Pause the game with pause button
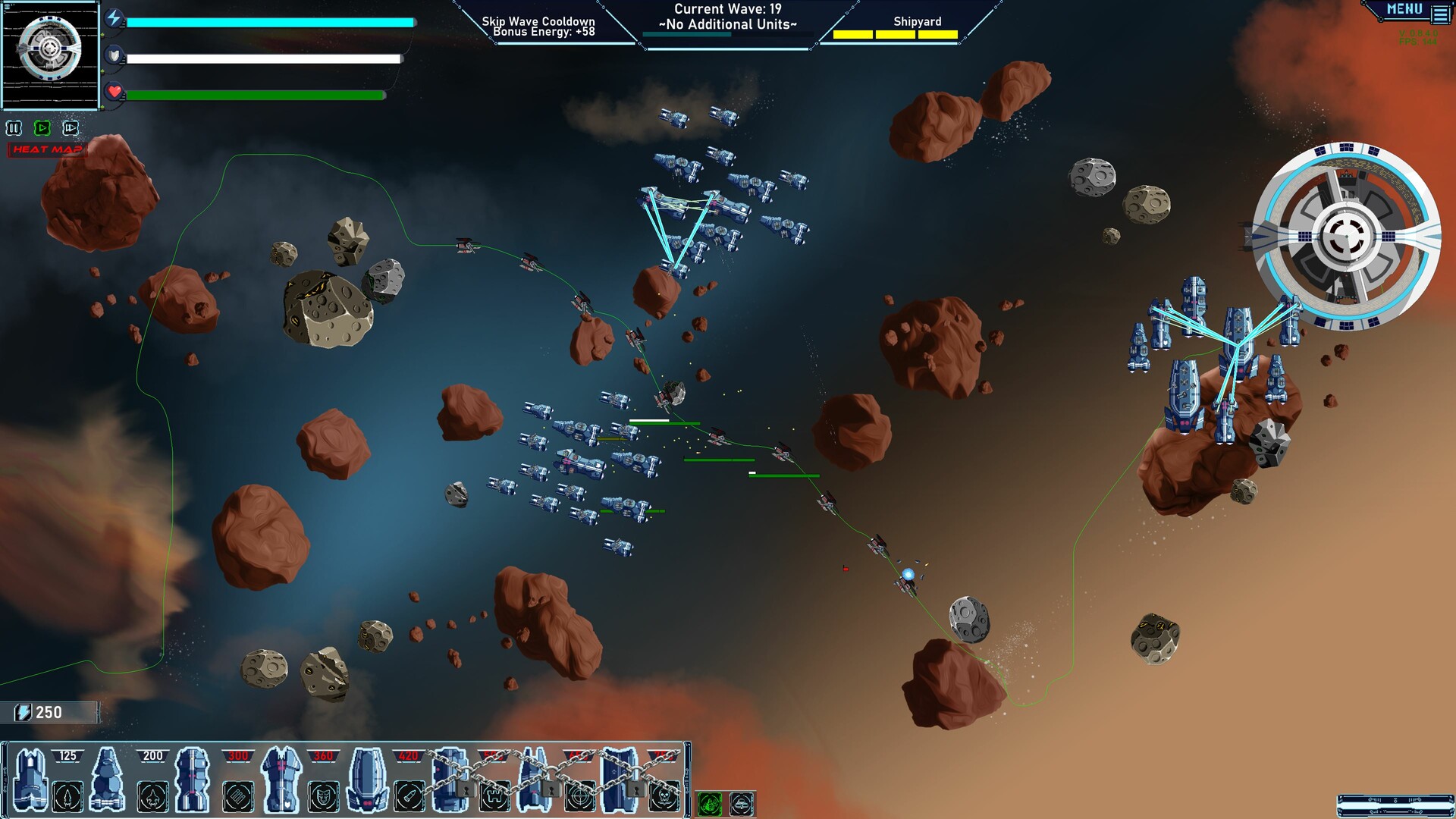Viewport: 1456px width, 819px height. [x=13, y=128]
